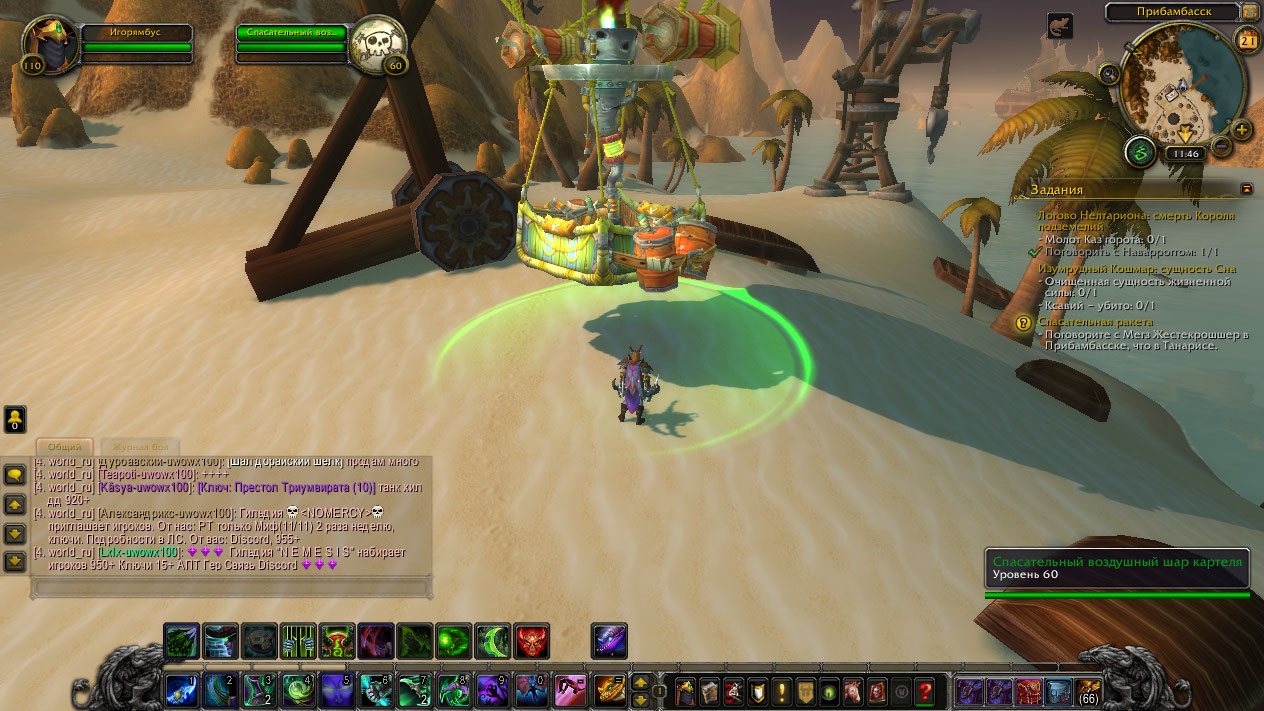The image size is (1264, 711).
Task: Activate the ability in action slot 1
Action: tap(181, 691)
